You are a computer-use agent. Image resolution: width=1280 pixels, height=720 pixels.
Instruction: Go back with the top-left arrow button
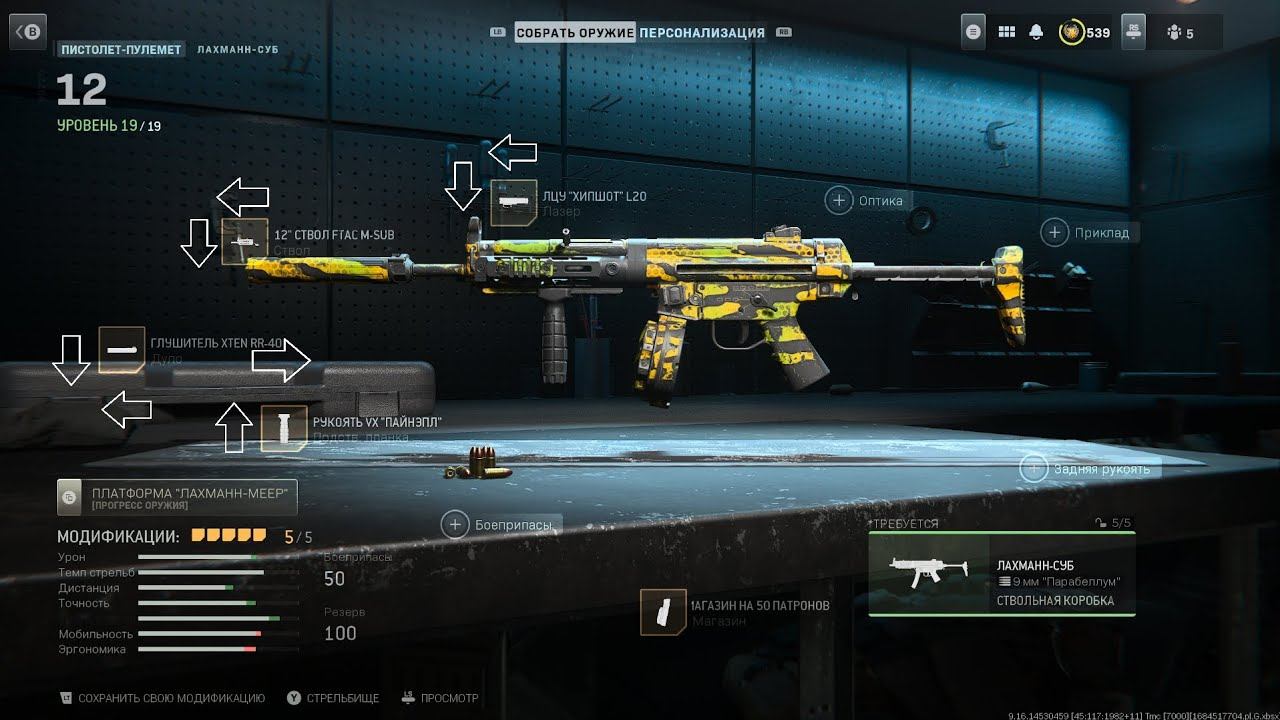[x=29, y=32]
